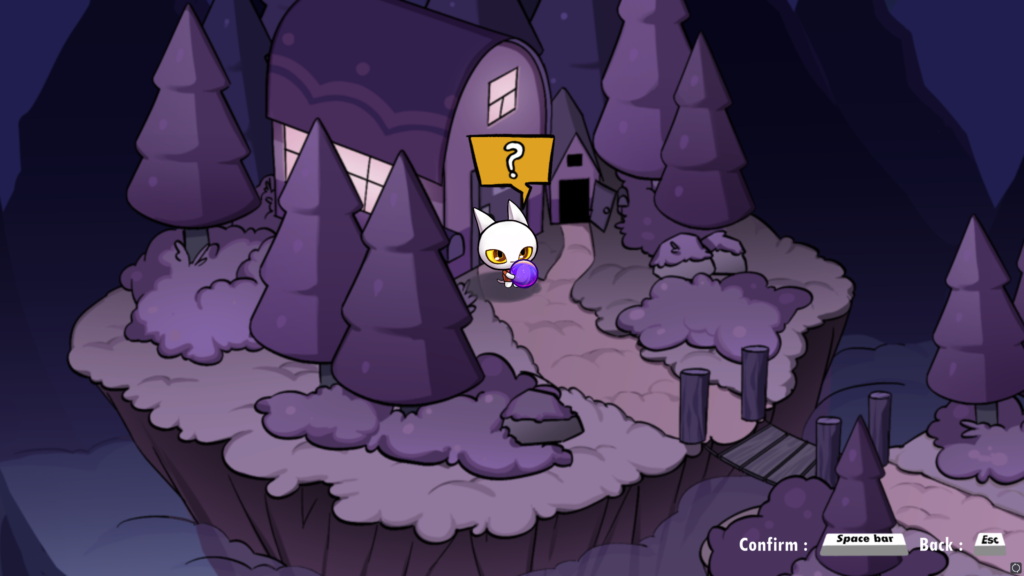Click the small circular overlay icon

1016,569
